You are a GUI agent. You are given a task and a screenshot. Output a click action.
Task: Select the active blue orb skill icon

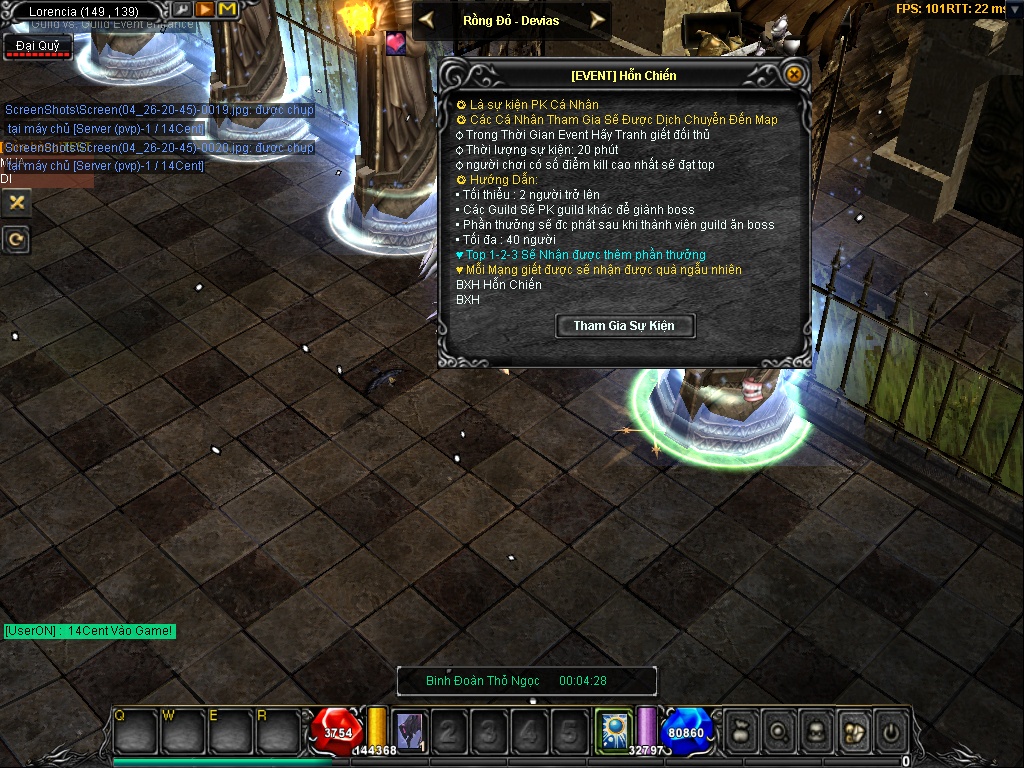click(611, 731)
